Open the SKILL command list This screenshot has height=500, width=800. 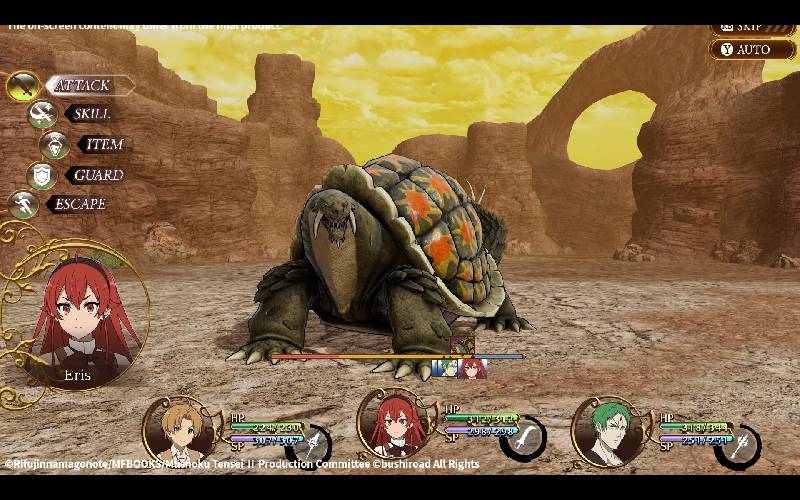click(90, 114)
